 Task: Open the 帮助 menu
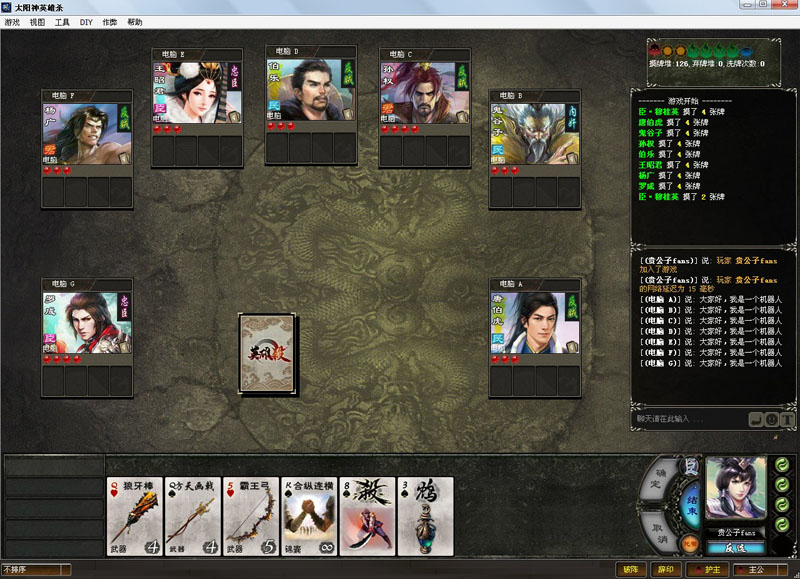point(135,21)
